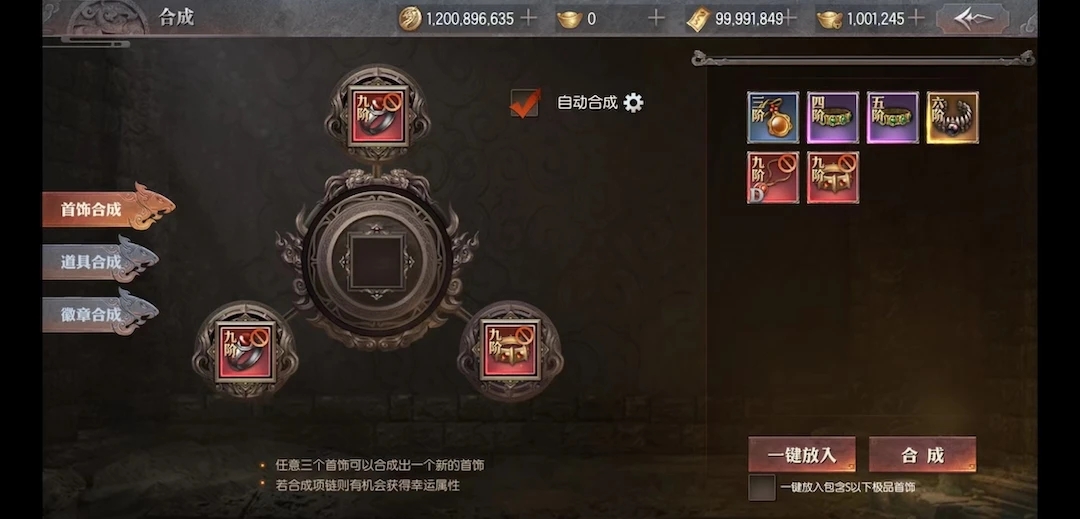Image resolution: width=1080 pixels, height=519 pixels.
Task: Choose the 九阶 bracelet in the inventory
Action: pos(833,178)
